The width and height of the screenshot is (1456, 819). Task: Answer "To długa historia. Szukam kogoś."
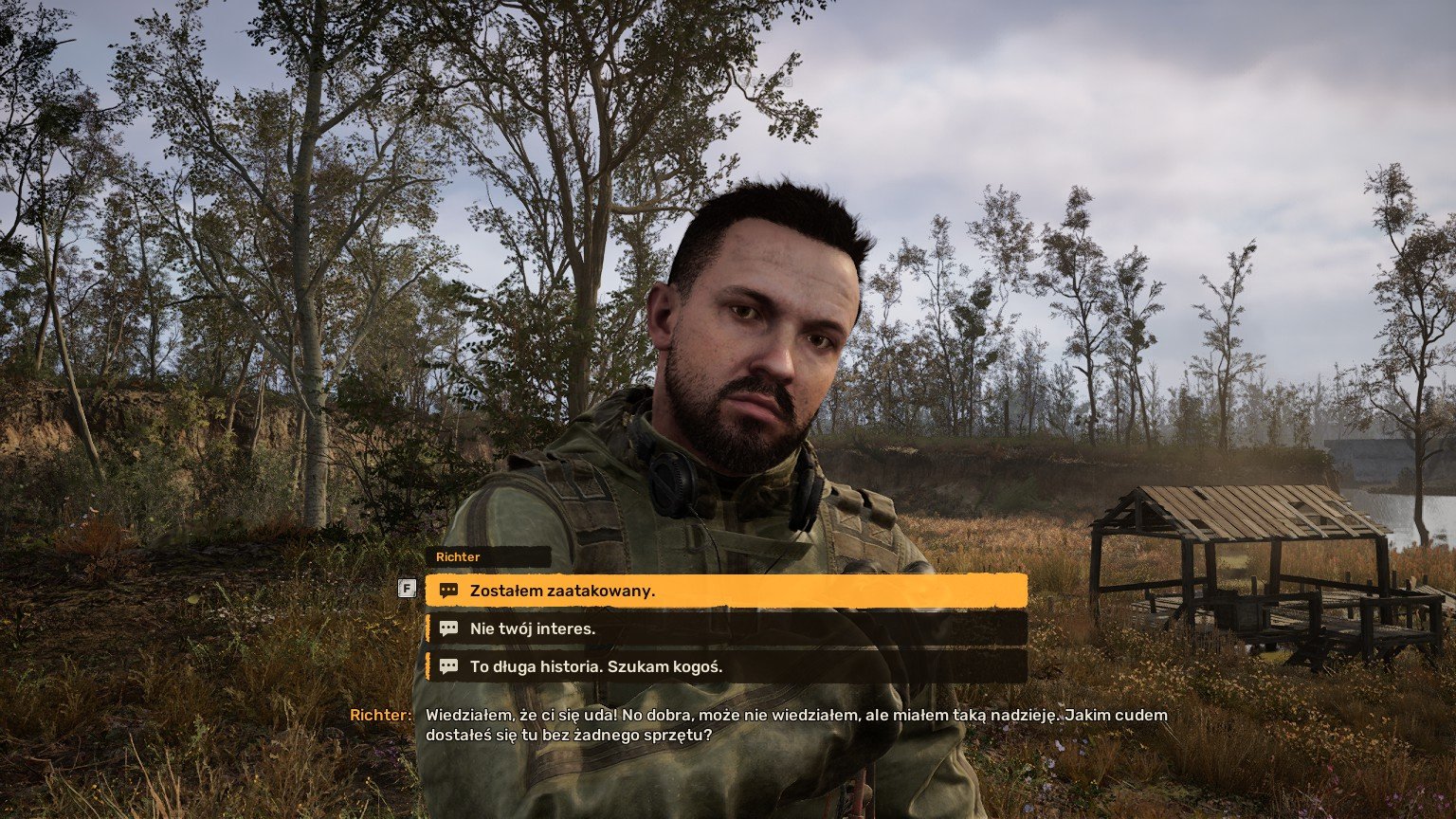coord(725,666)
